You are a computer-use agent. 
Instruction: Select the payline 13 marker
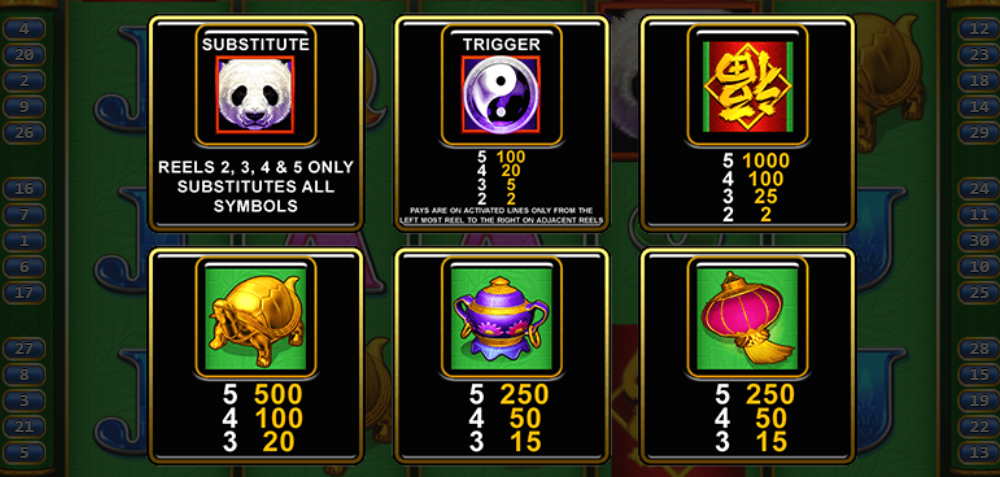tap(974, 453)
